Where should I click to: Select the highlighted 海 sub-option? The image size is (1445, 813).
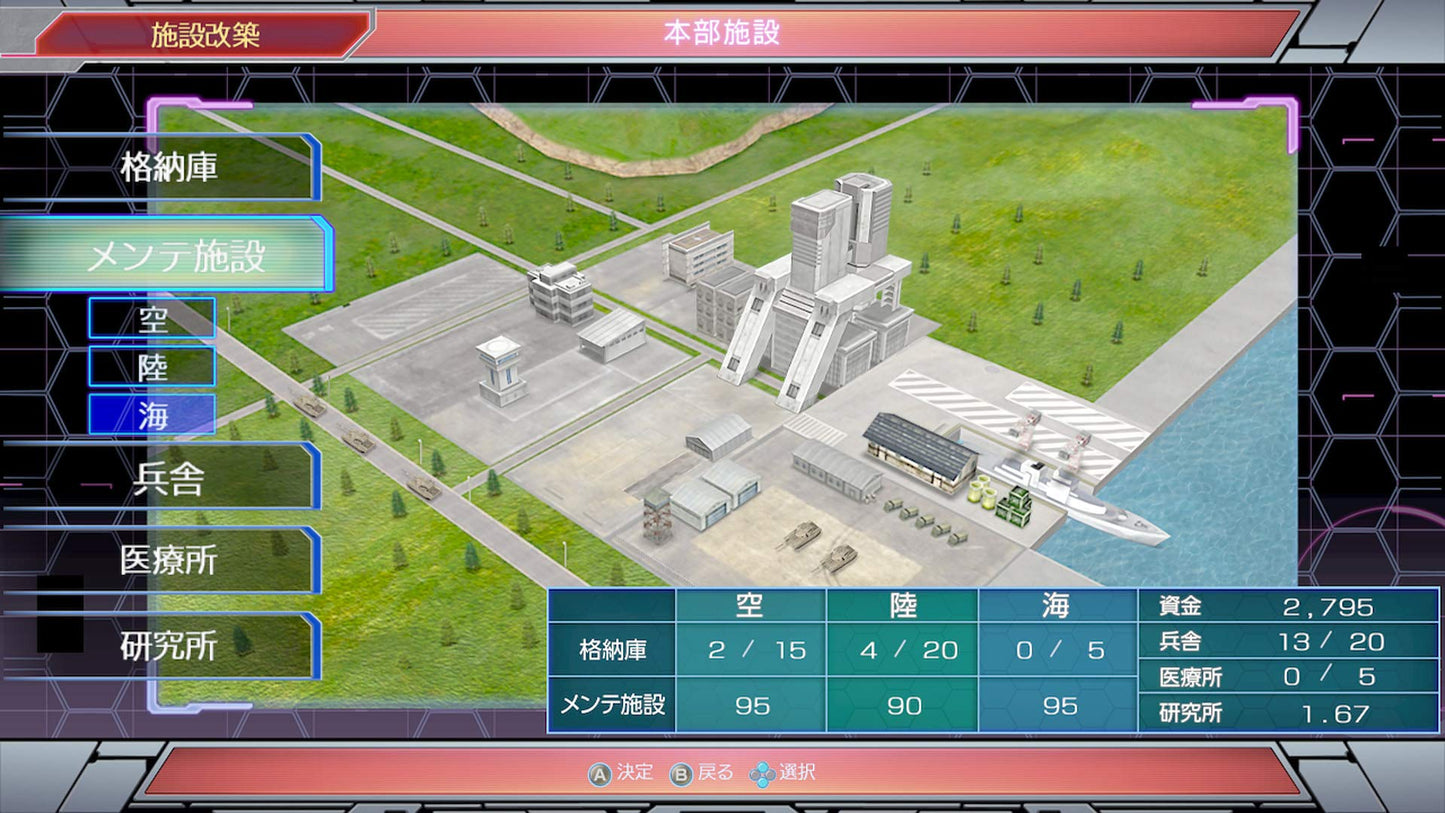tap(152, 415)
